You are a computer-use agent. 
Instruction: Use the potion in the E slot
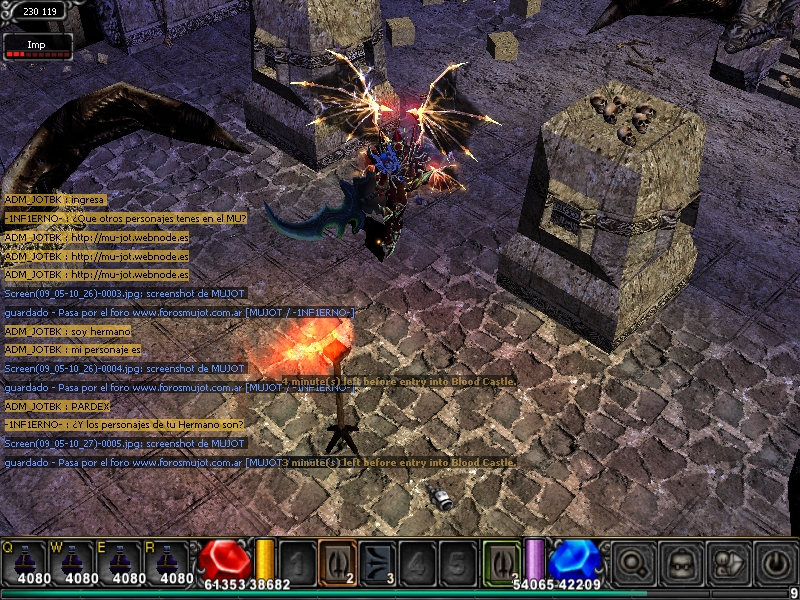[126, 562]
